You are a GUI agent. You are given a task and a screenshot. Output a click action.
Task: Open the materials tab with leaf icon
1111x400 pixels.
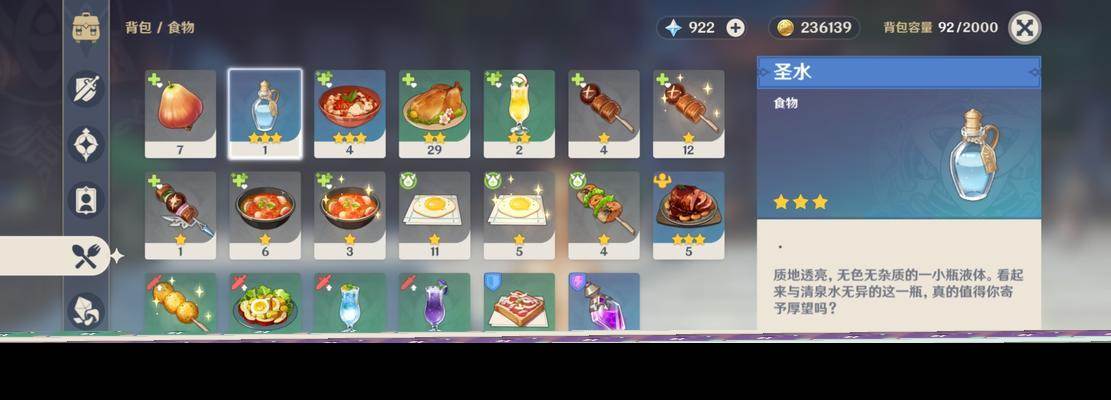tap(86, 310)
